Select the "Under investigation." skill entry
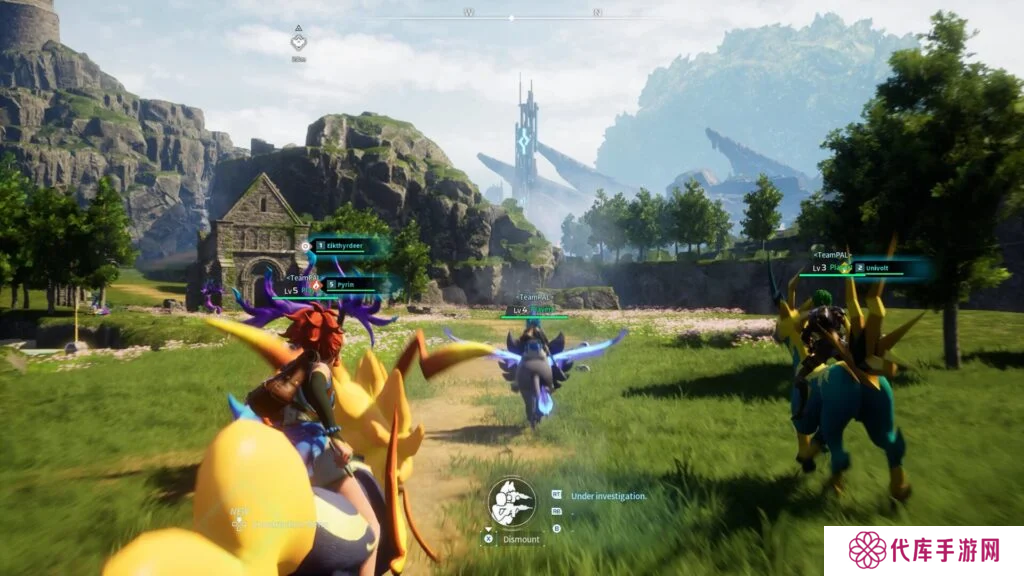This screenshot has width=1024, height=576. coord(608,495)
